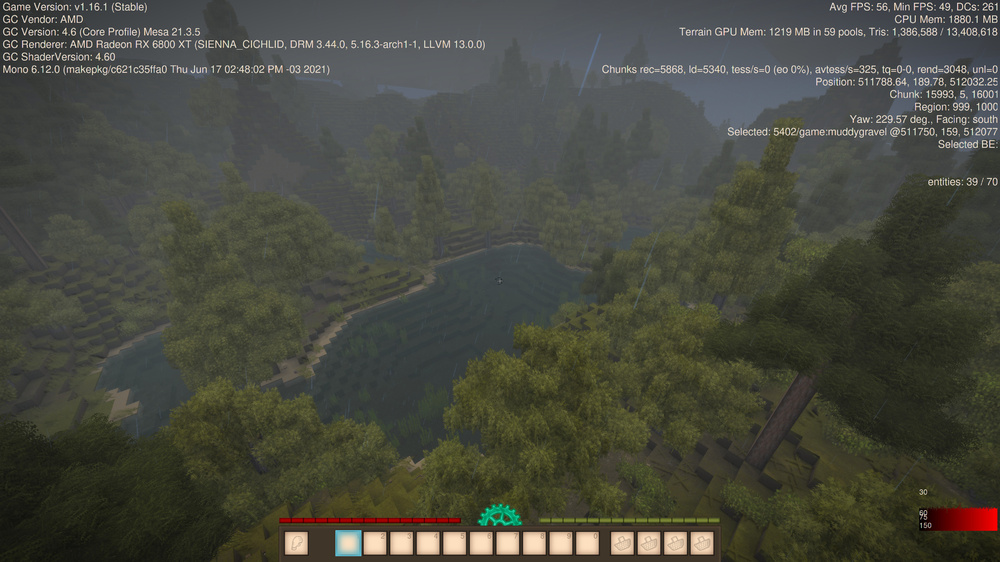Screen dimensions: 1000x562
Task: Select the leftmost basket bag slot
Action: (x=622, y=543)
